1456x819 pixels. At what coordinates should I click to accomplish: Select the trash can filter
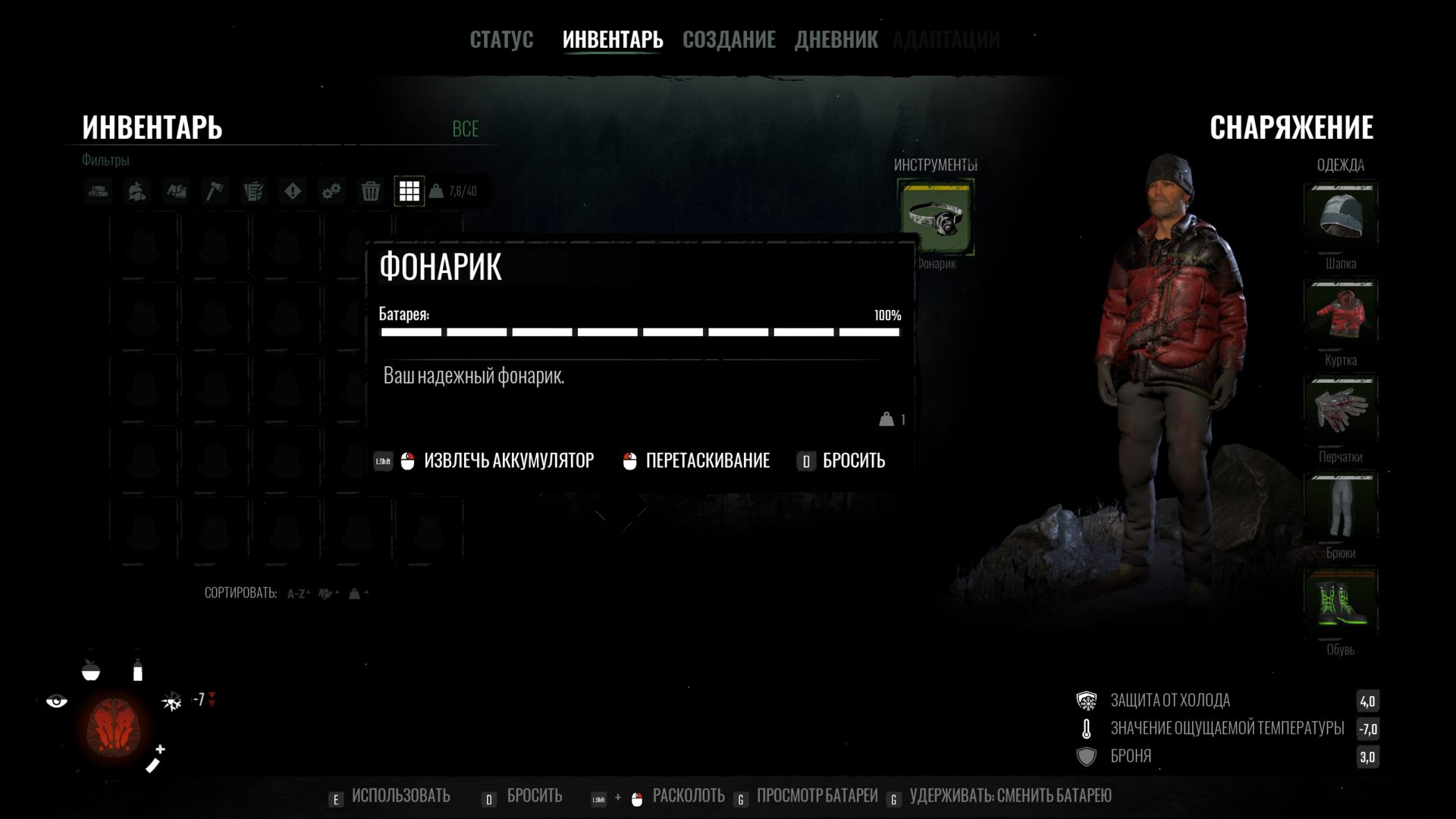click(x=370, y=191)
